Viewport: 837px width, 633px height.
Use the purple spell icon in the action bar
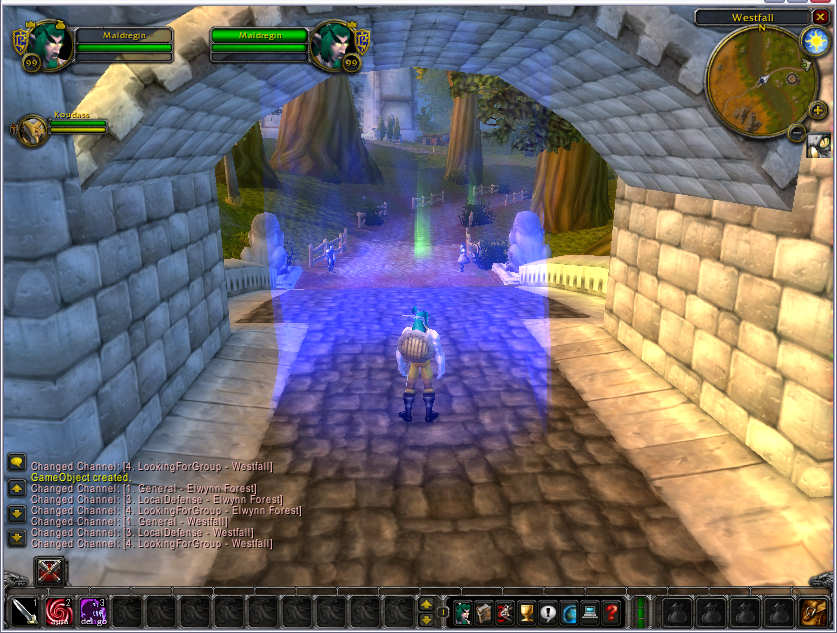[92, 610]
